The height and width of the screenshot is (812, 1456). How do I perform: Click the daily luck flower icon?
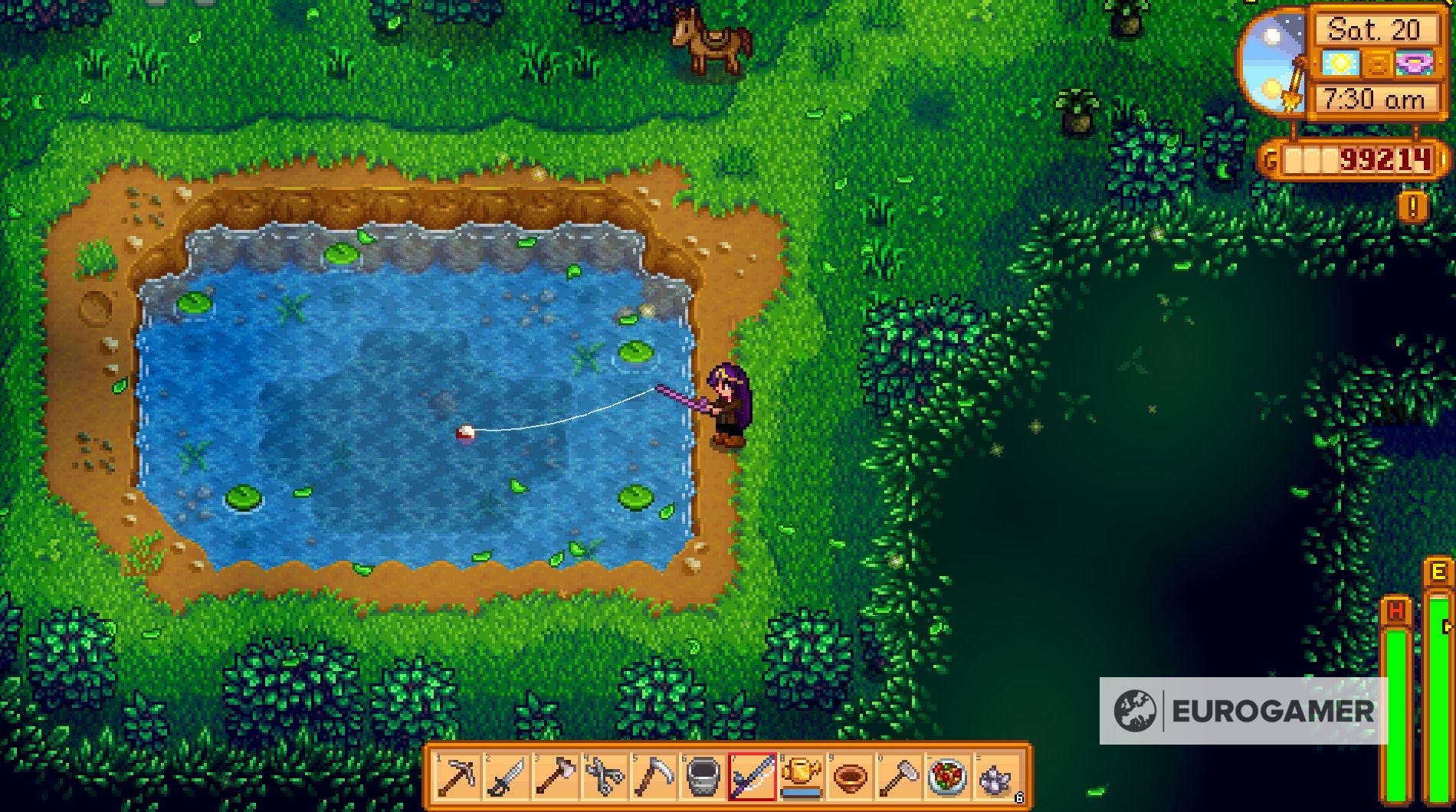pos(1414,63)
